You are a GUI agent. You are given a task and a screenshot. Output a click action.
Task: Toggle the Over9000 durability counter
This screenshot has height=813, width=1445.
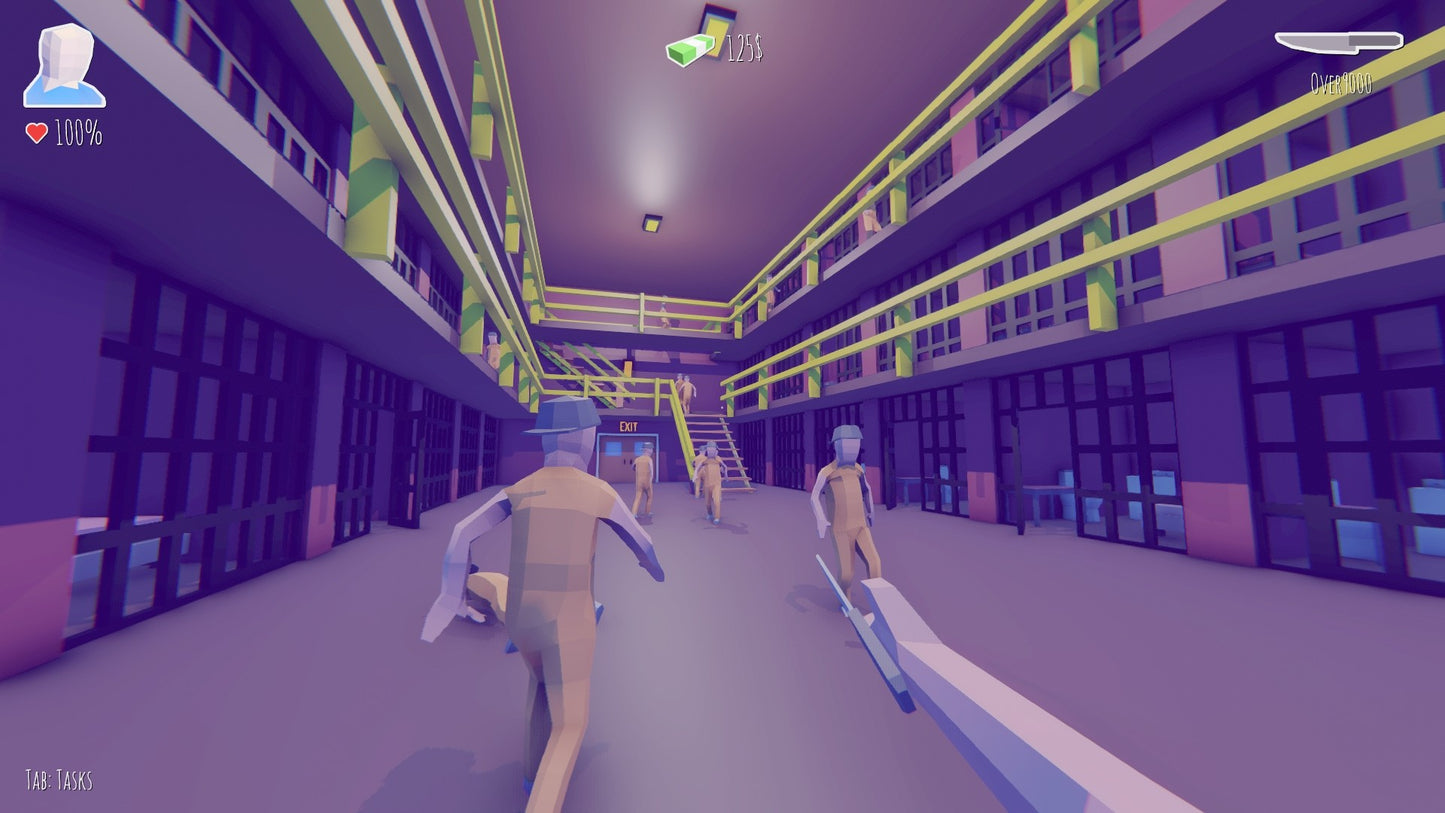pos(1340,85)
